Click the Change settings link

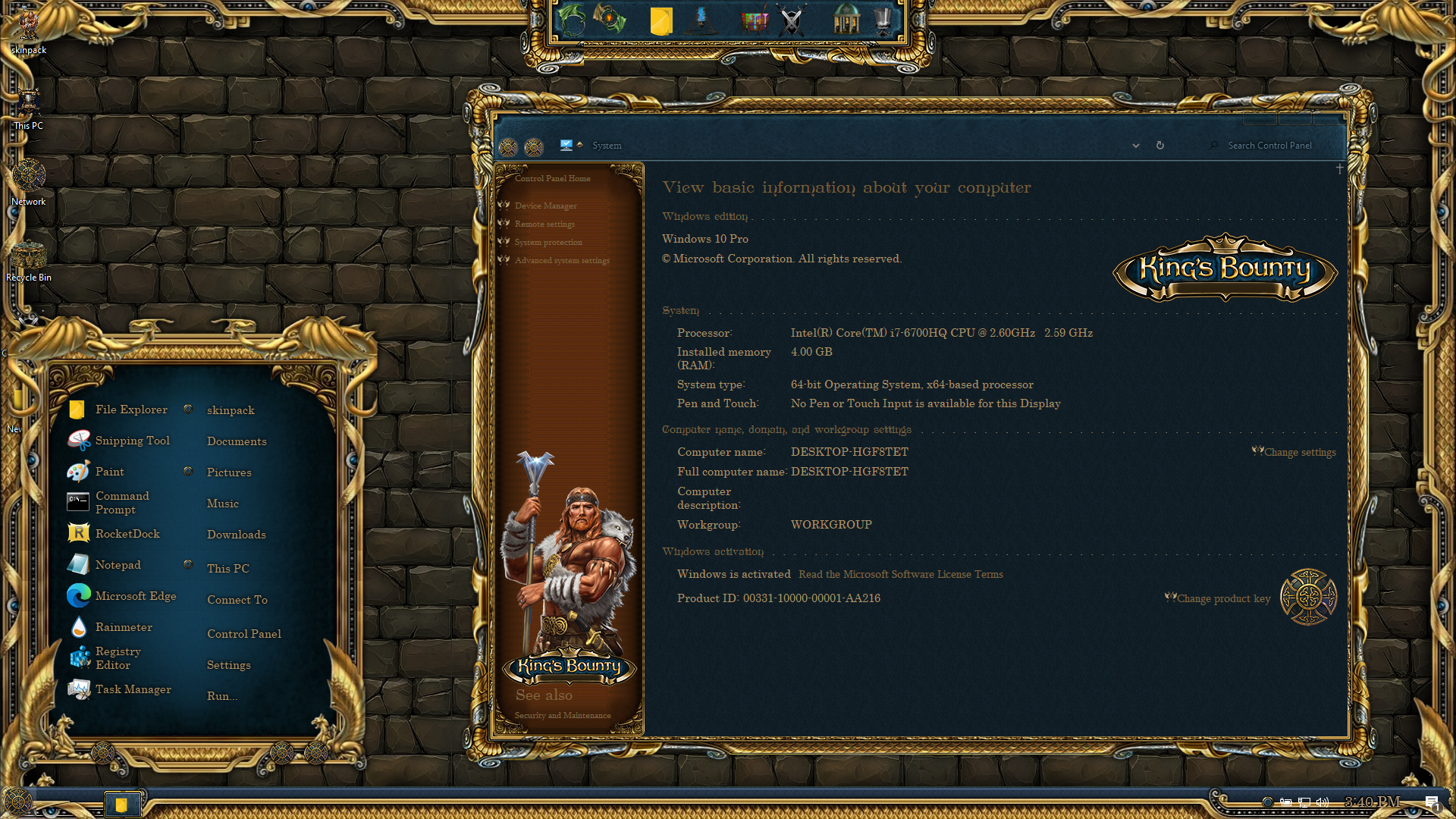[1300, 453]
